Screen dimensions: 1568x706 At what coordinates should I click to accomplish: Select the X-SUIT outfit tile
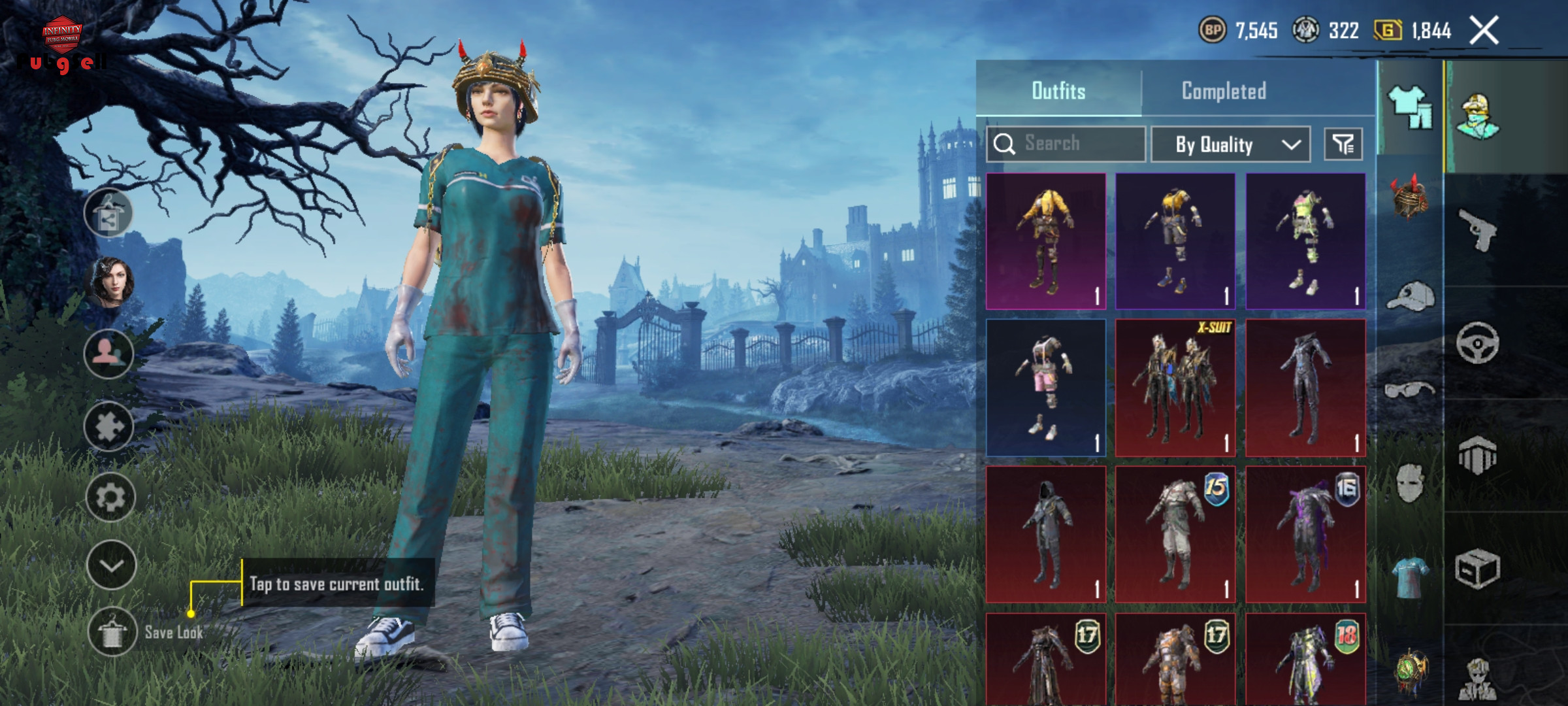[x=1175, y=388]
